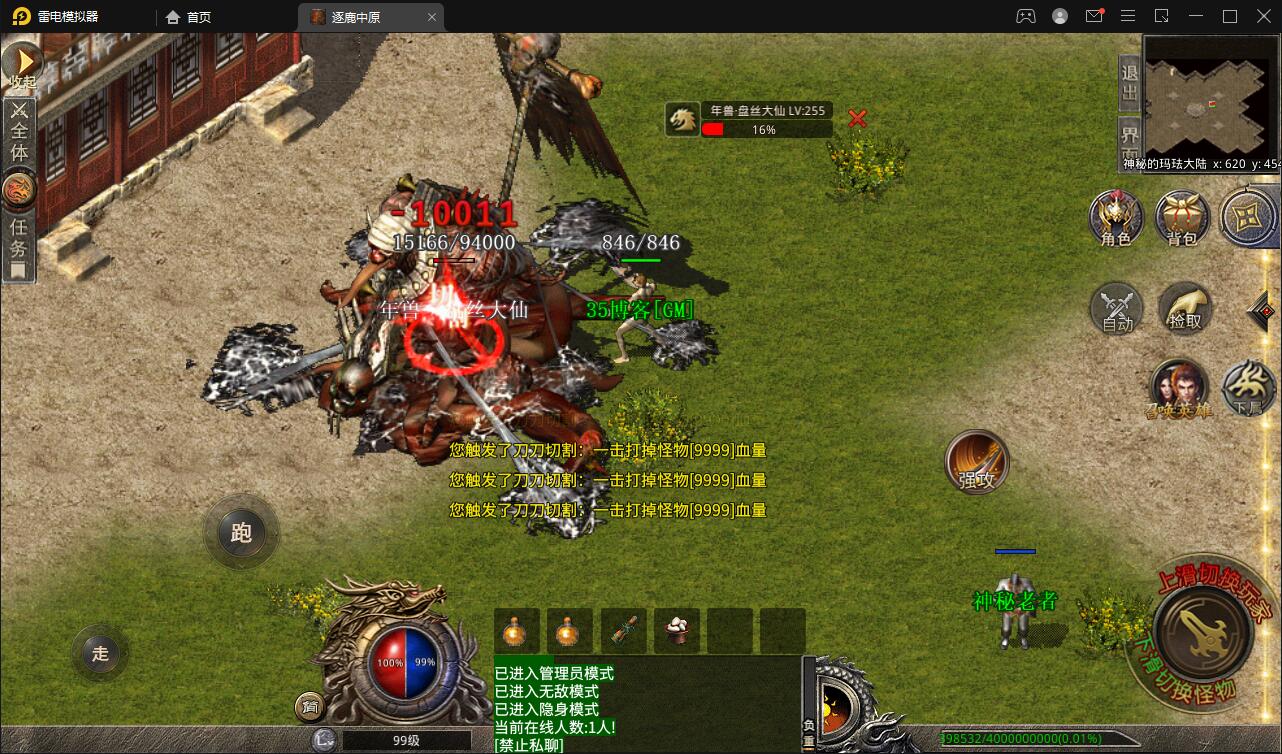Image resolution: width=1282 pixels, height=754 pixels.
Task: Activate the 强攻 strong attack skill
Action: [x=977, y=462]
